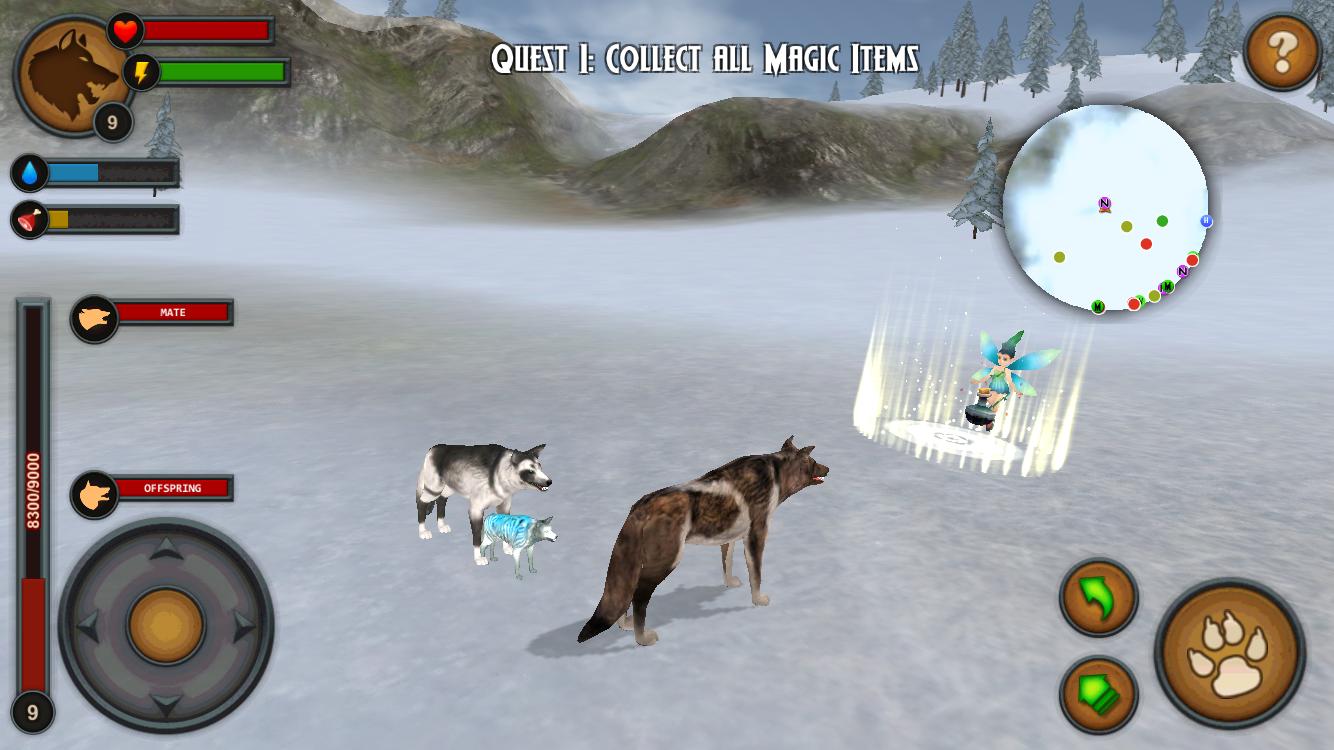Viewport: 1334px width, 750px height.
Task: Tap the level 9 badge under portrait
Action: tap(113, 122)
